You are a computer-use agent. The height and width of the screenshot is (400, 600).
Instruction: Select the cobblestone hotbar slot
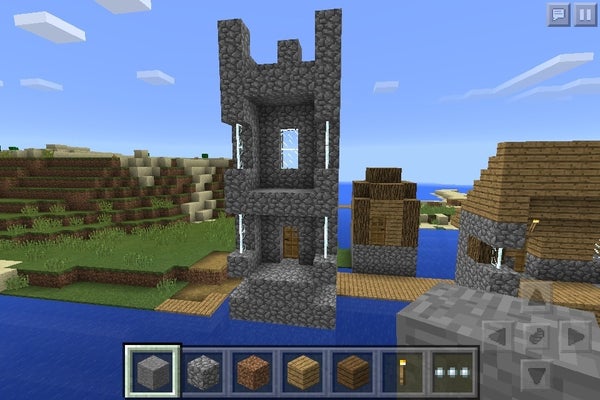[203, 370]
